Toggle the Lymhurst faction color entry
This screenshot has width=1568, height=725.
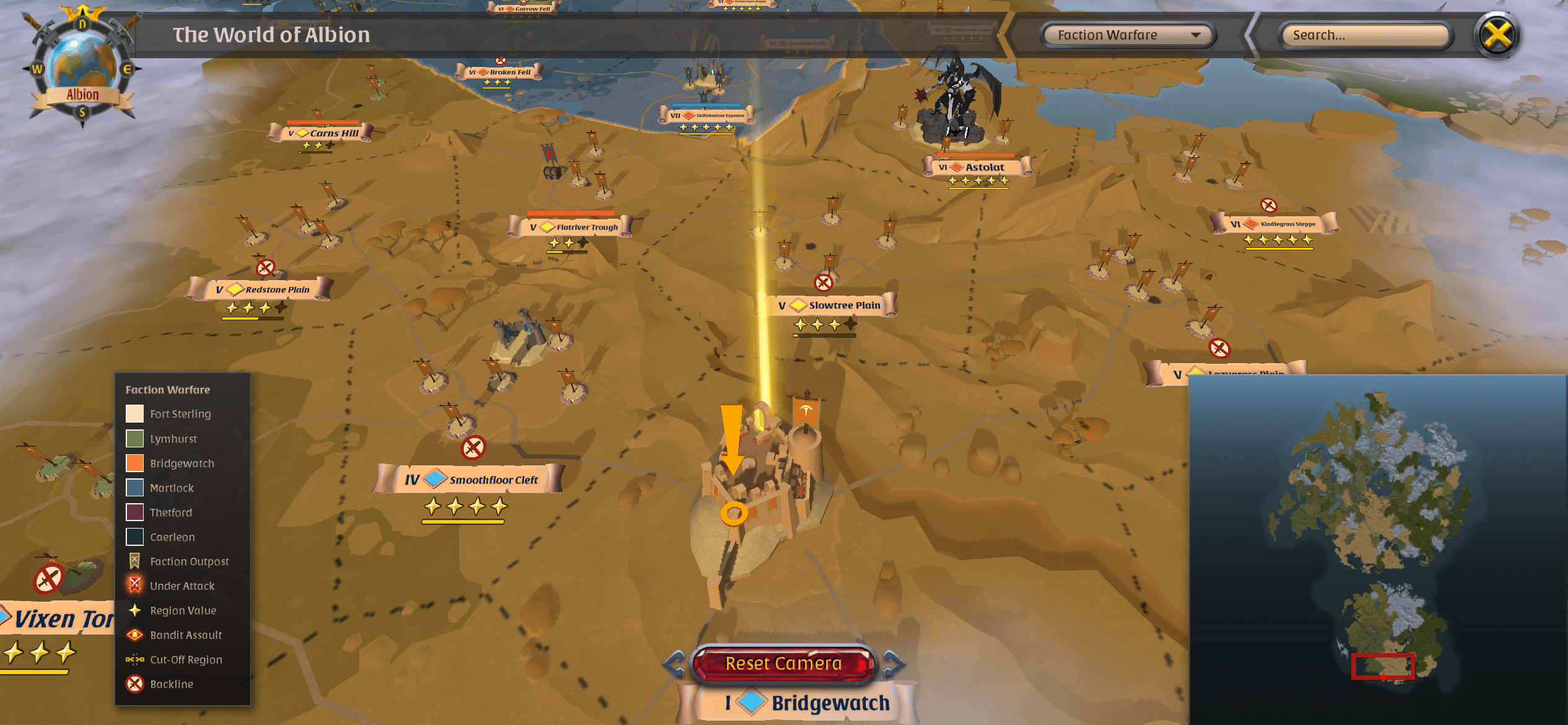tap(134, 438)
